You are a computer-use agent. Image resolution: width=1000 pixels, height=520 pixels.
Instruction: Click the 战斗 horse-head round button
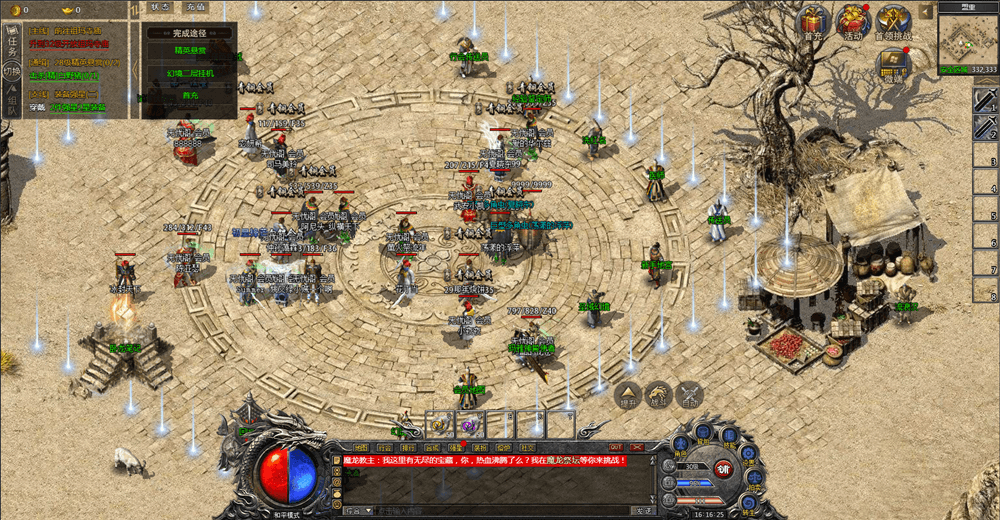tap(658, 395)
